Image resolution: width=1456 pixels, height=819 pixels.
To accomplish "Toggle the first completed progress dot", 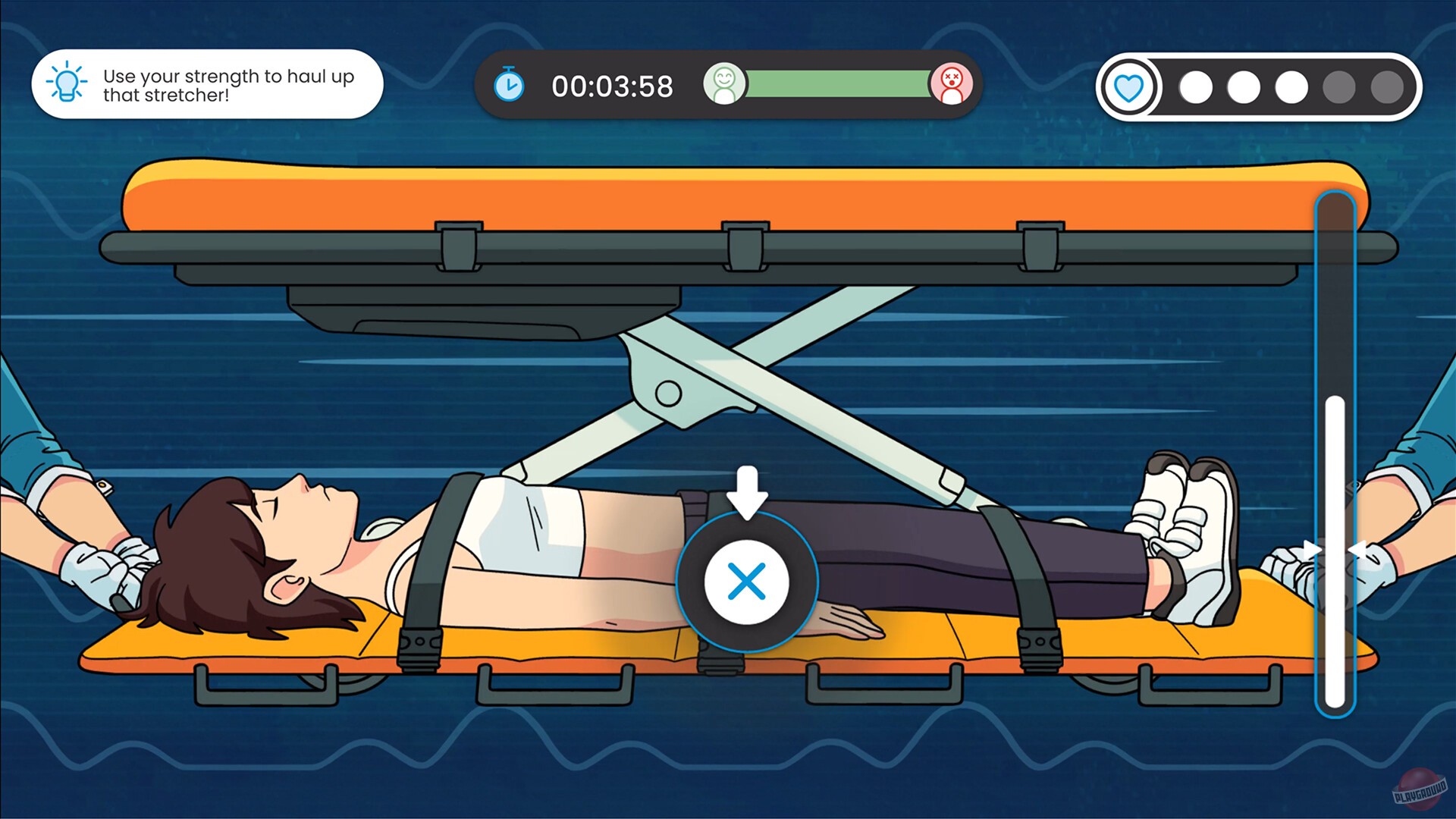I will [x=1196, y=86].
